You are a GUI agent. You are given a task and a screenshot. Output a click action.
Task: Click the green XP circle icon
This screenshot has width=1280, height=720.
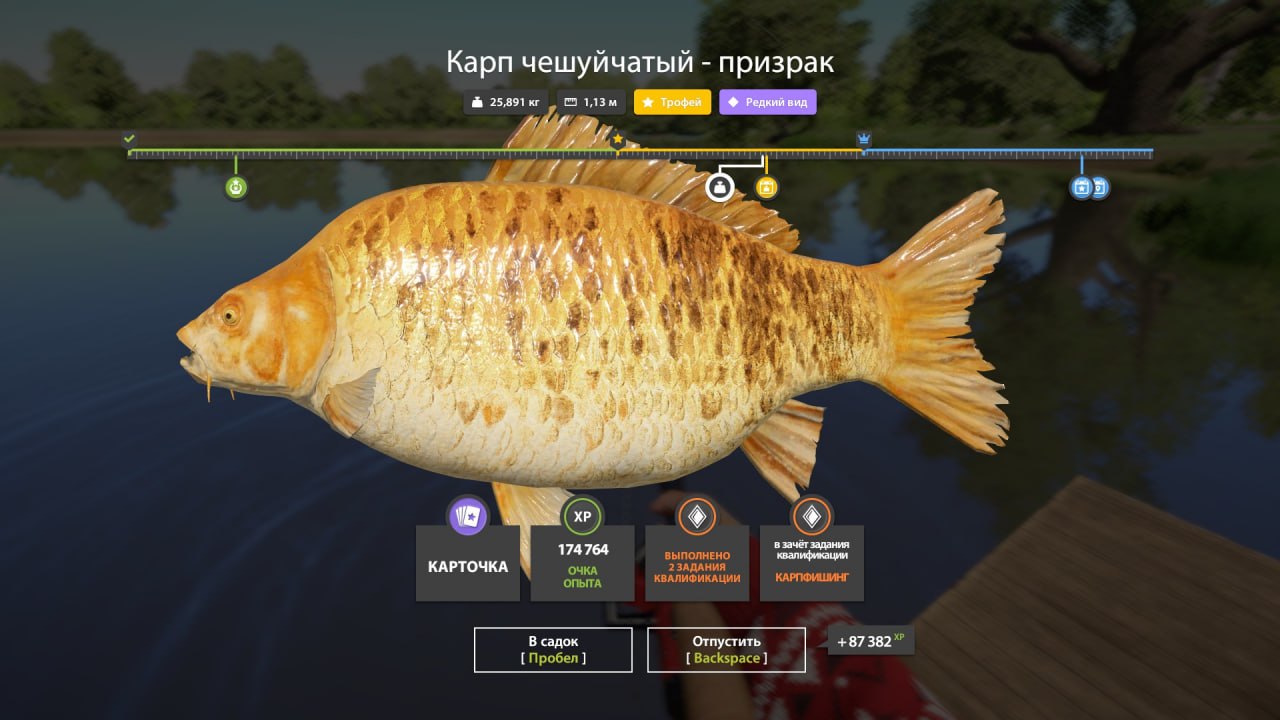coord(581,517)
